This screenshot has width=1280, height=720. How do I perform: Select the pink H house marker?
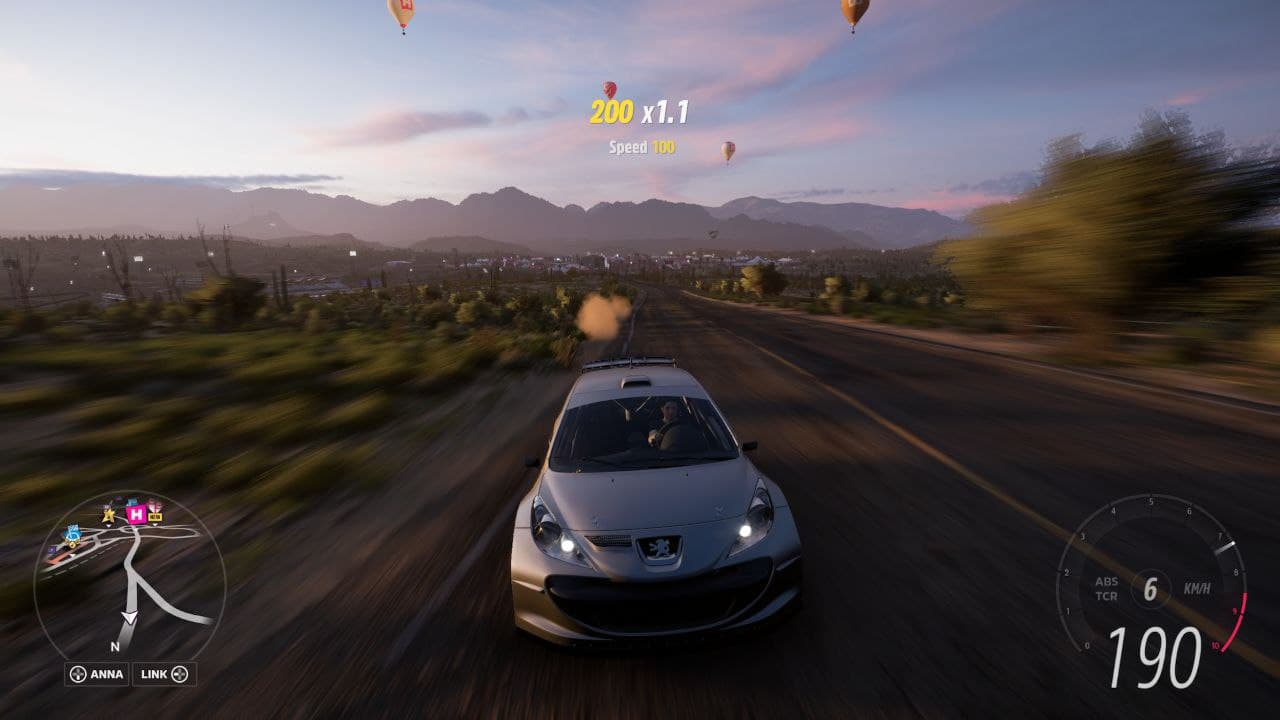tap(136, 514)
